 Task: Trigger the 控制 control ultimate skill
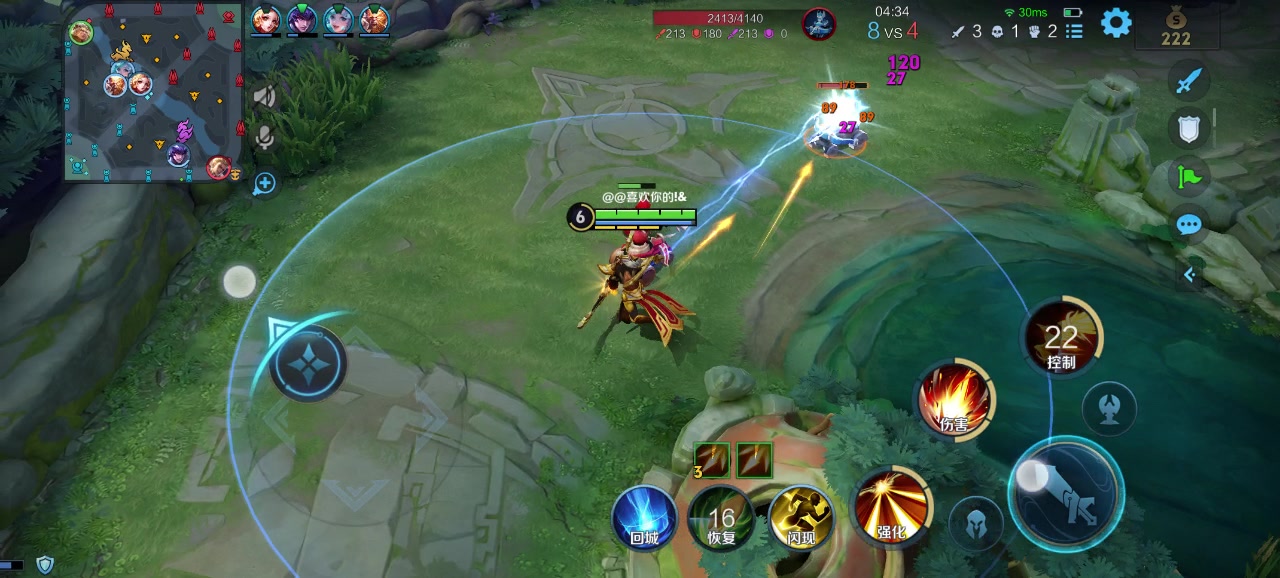tap(1061, 338)
